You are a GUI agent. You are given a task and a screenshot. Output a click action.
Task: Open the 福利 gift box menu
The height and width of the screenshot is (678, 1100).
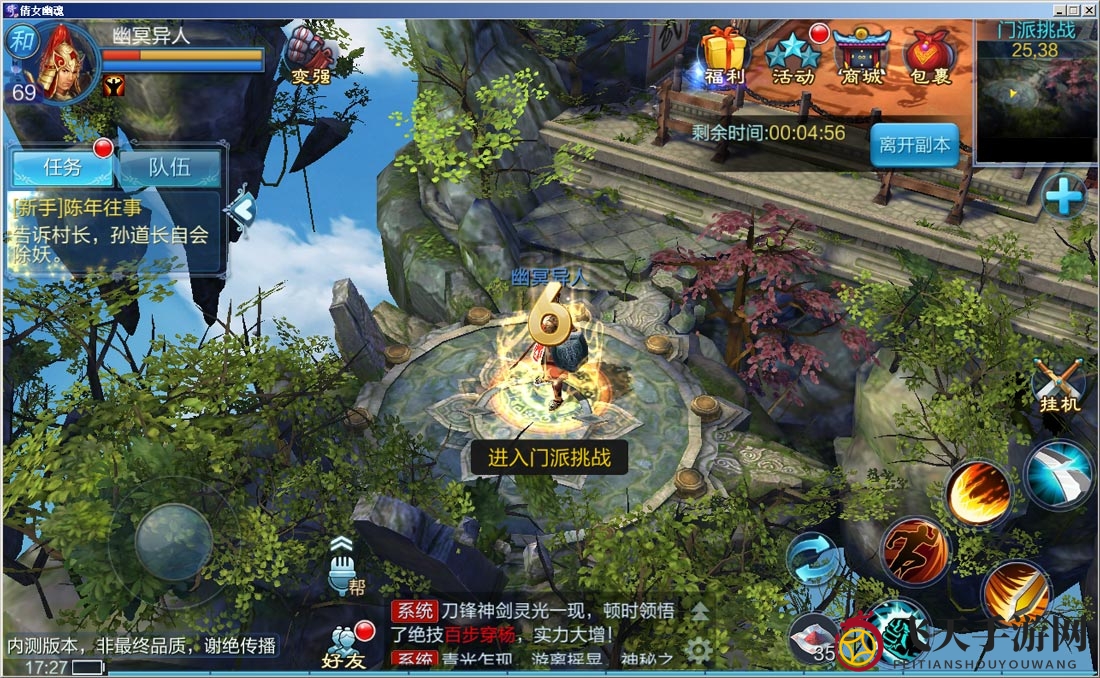(x=724, y=53)
